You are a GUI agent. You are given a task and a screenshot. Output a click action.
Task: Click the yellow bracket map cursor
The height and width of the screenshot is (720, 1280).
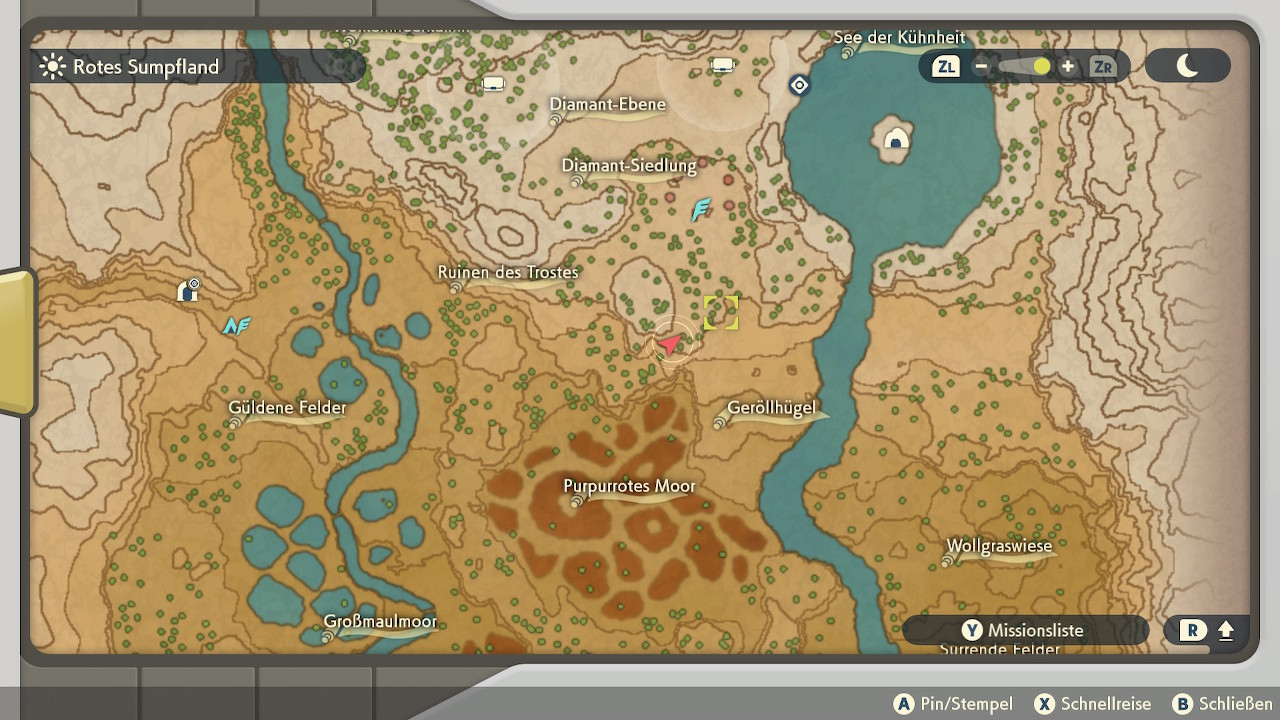721,313
